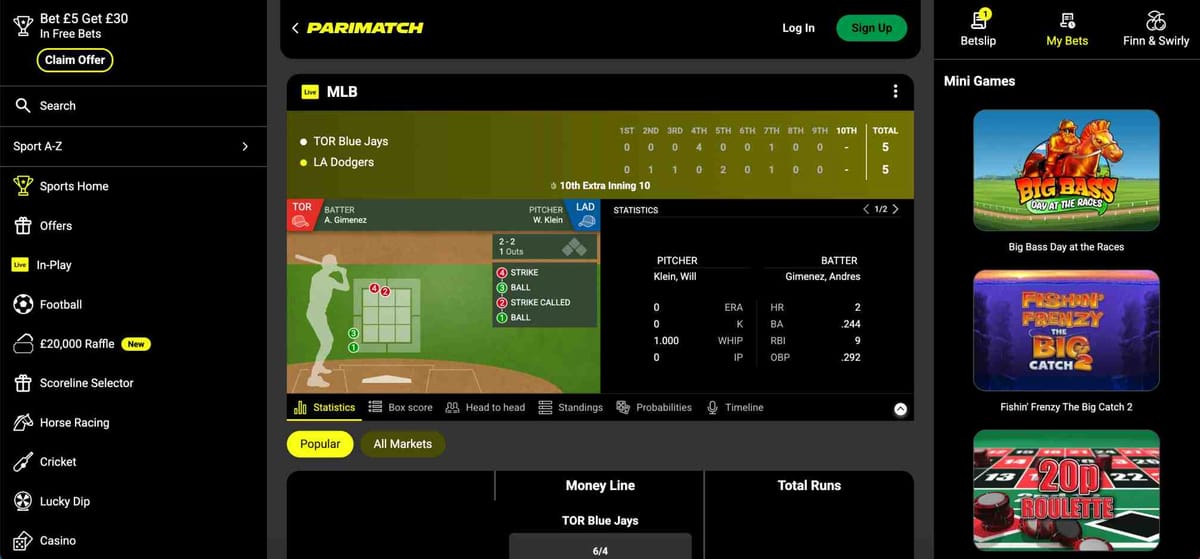1200x559 pixels.
Task: Collapse the live match tracker
Action: [900, 409]
